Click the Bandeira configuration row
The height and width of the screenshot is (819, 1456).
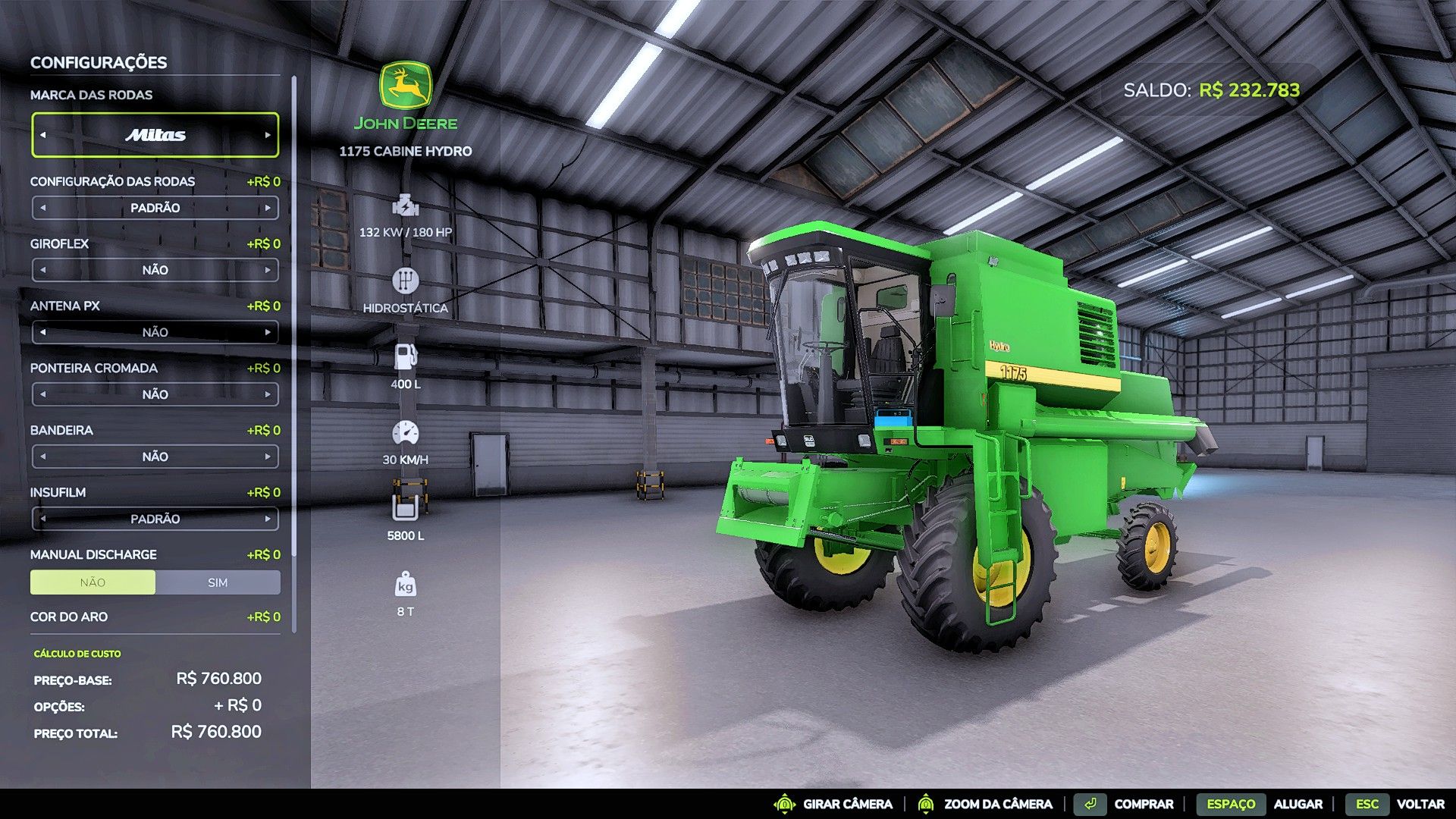(155, 456)
